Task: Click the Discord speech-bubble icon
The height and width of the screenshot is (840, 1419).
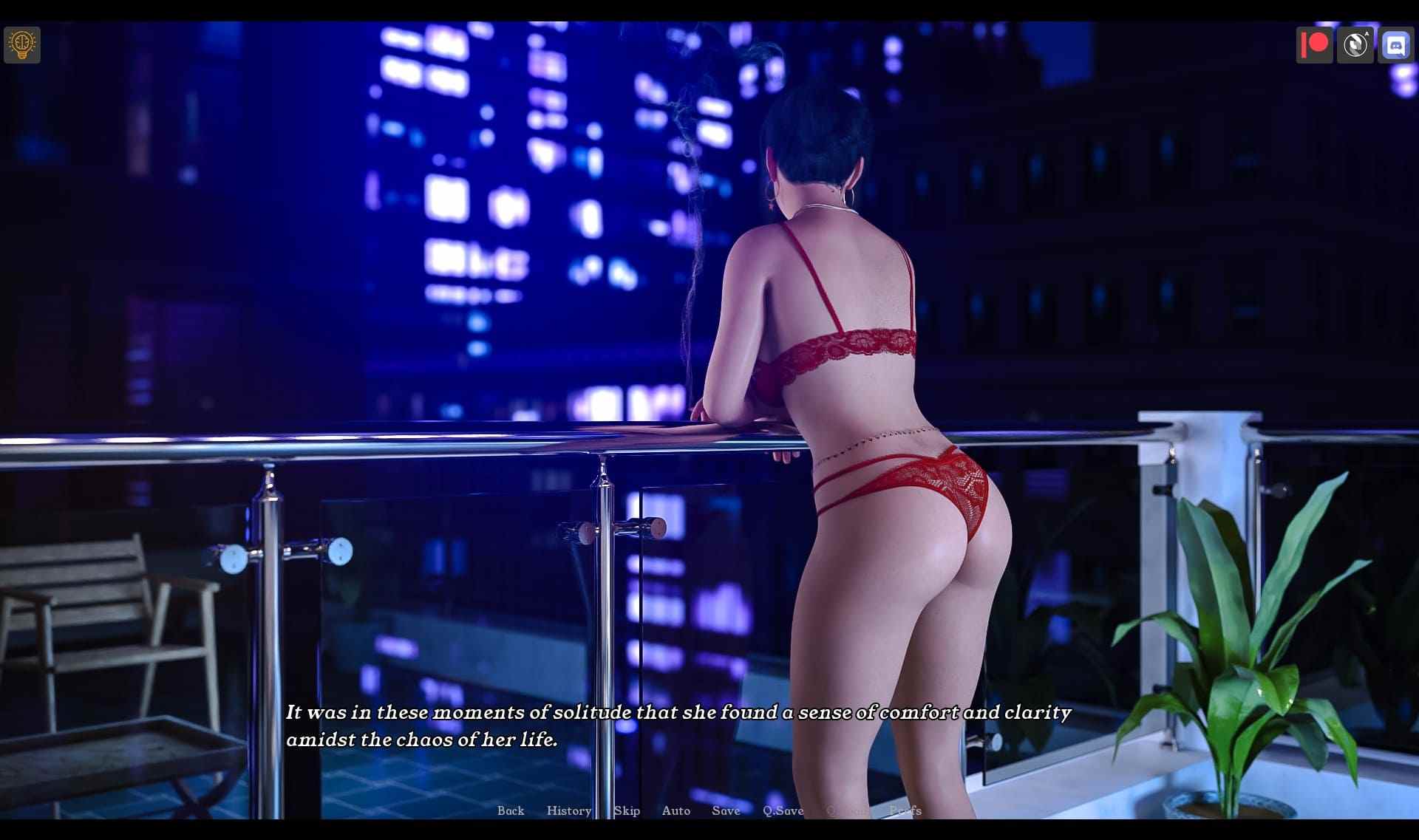Action: tap(1397, 44)
